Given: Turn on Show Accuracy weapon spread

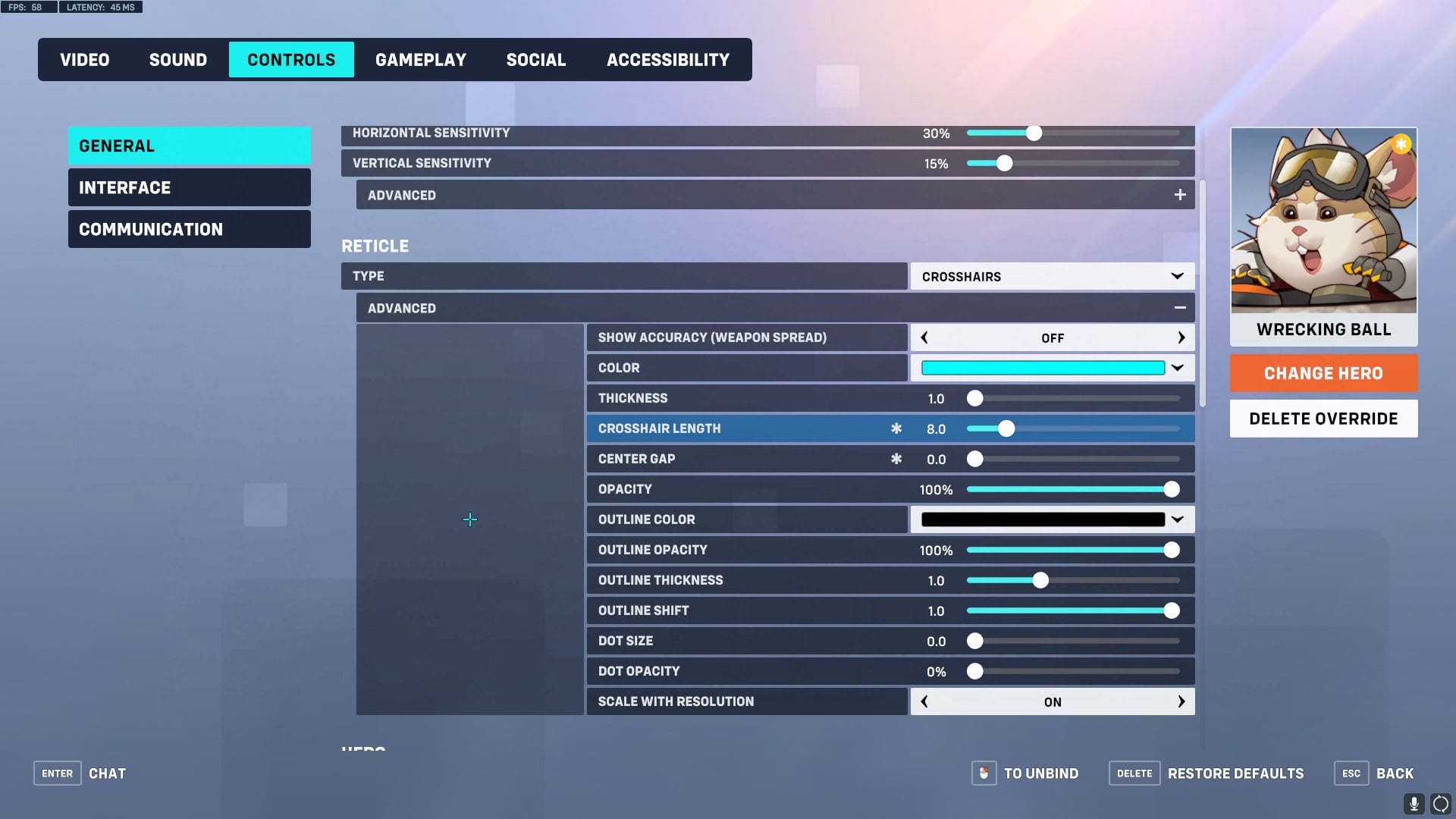Looking at the screenshot, I should tap(1181, 337).
